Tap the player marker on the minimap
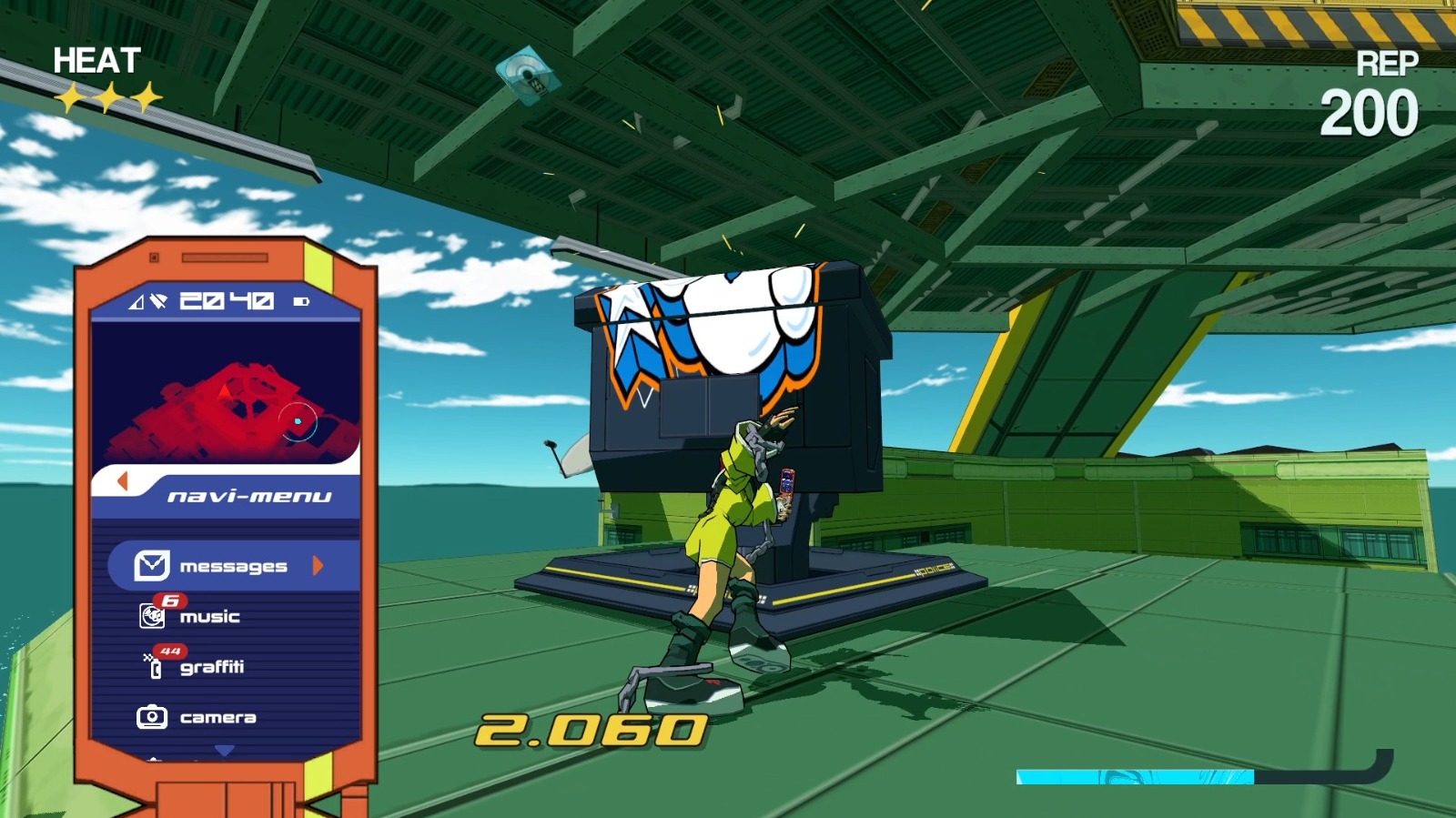 point(223,391)
